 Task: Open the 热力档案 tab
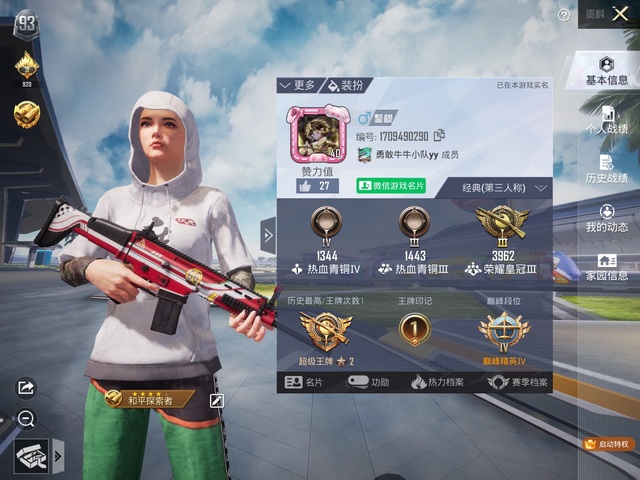tap(436, 382)
